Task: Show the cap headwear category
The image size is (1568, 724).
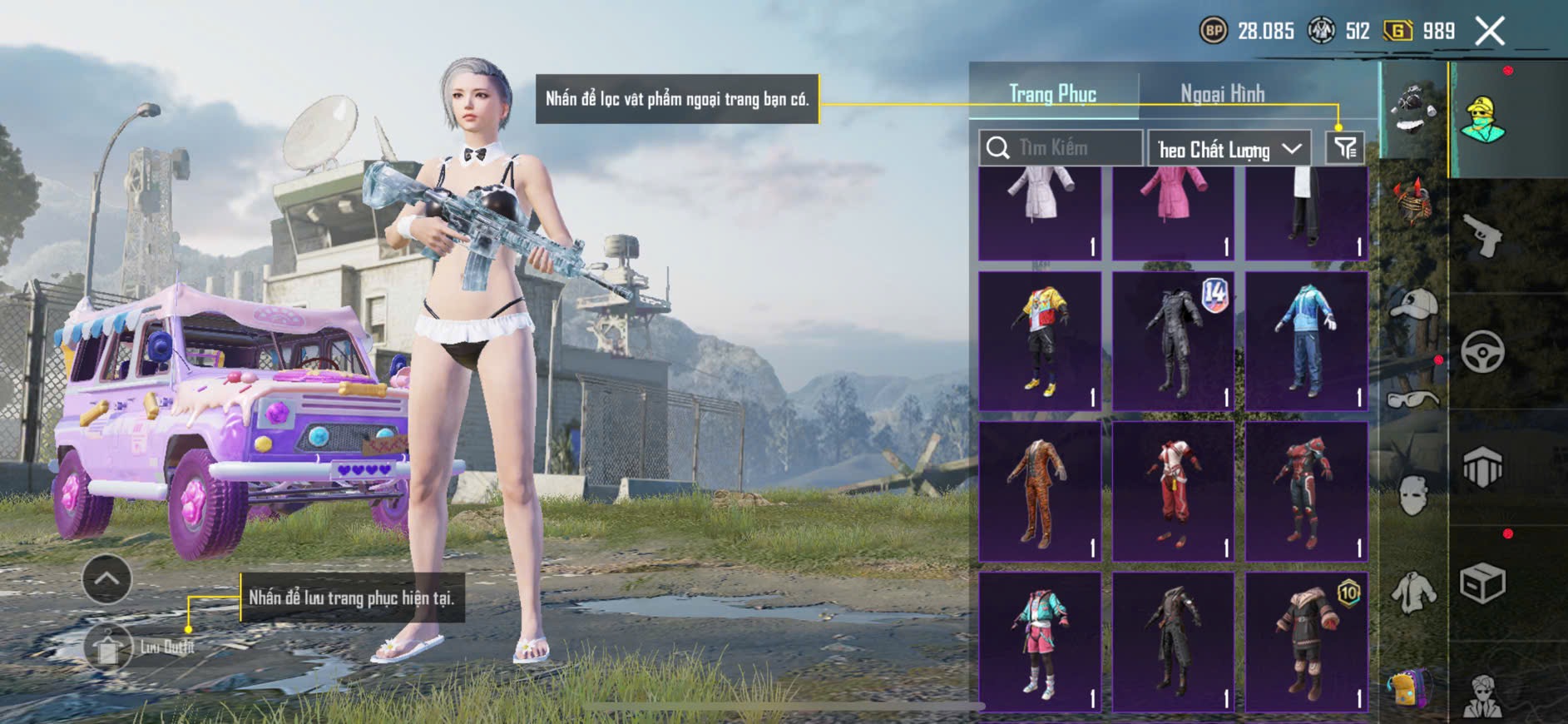Action: click(x=1413, y=305)
